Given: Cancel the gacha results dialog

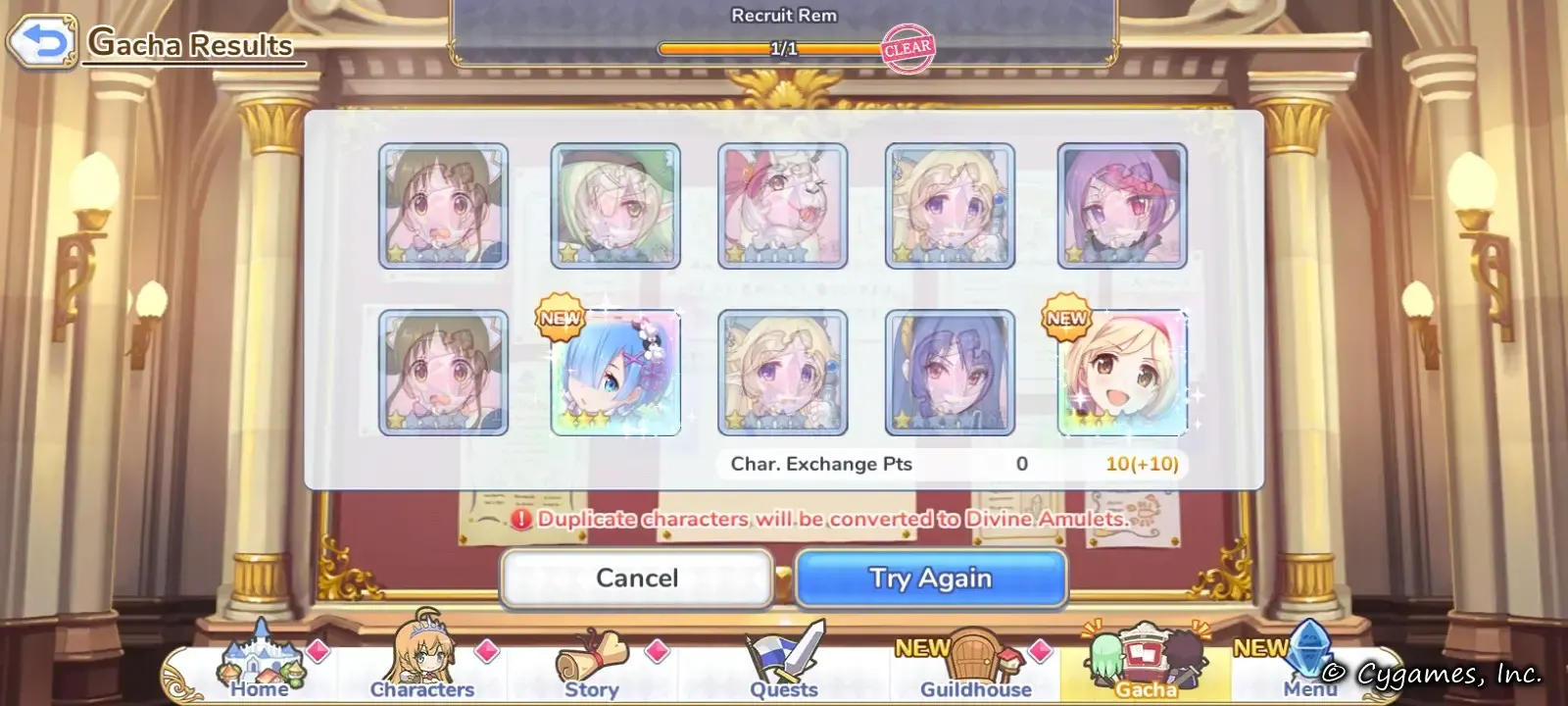Looking at the screenshot, I should point(637,578).
